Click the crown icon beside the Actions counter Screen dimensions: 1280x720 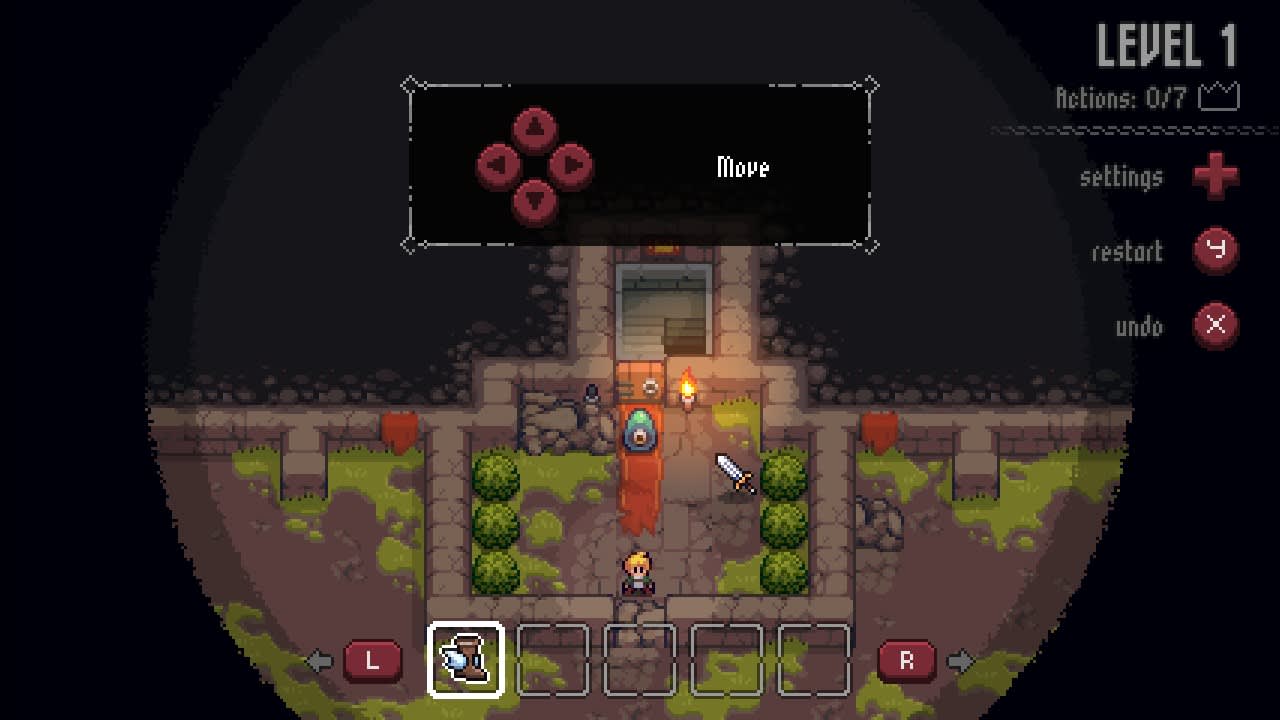pyautogui.click(x=1219, y=96)
